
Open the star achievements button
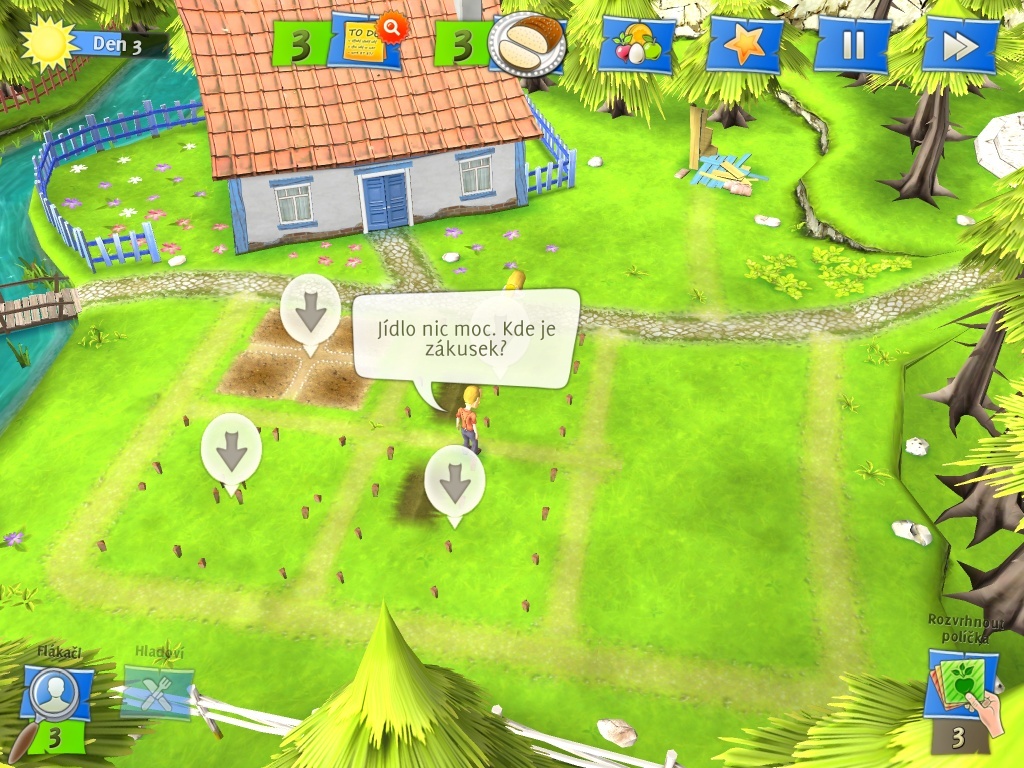click(743, 44)
